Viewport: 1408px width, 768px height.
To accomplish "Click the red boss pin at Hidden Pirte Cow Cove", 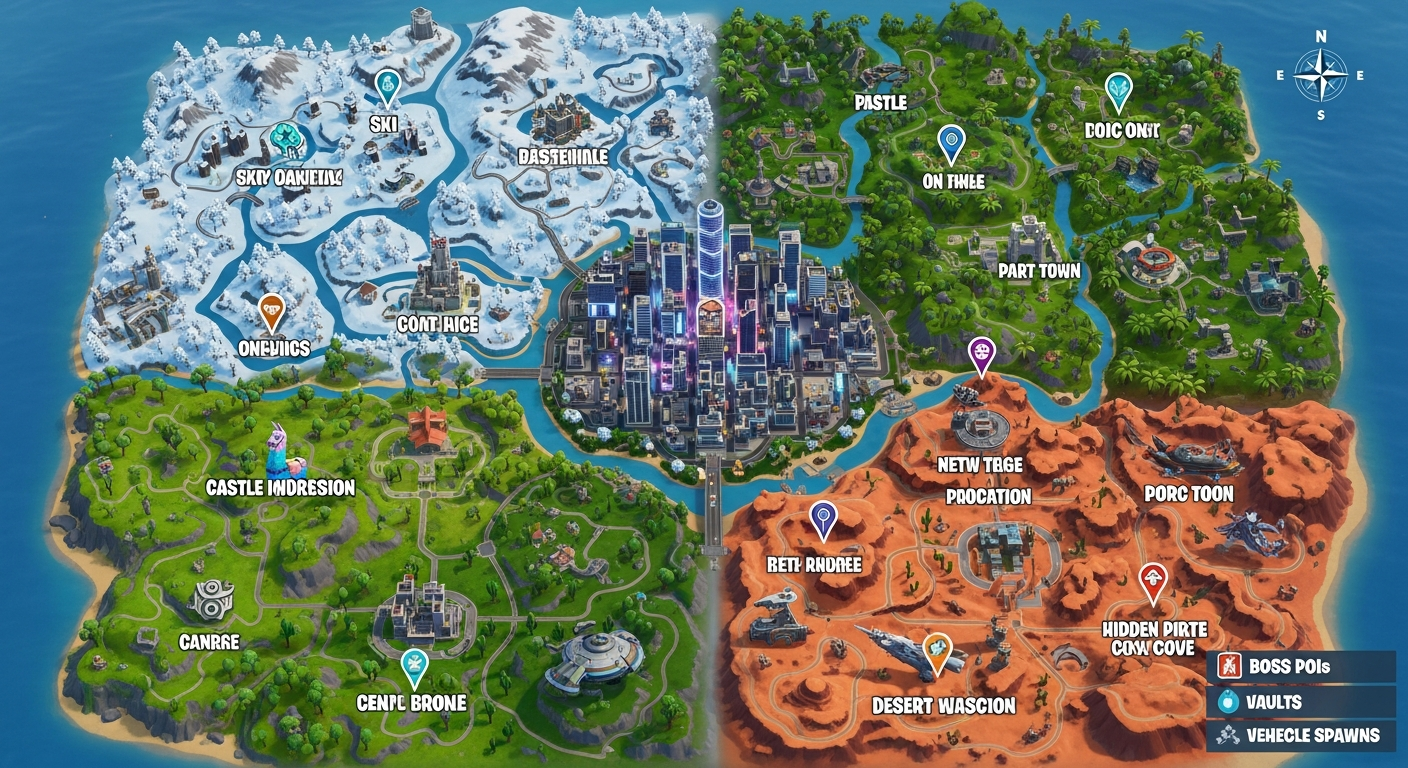I will pos(1152,577).
